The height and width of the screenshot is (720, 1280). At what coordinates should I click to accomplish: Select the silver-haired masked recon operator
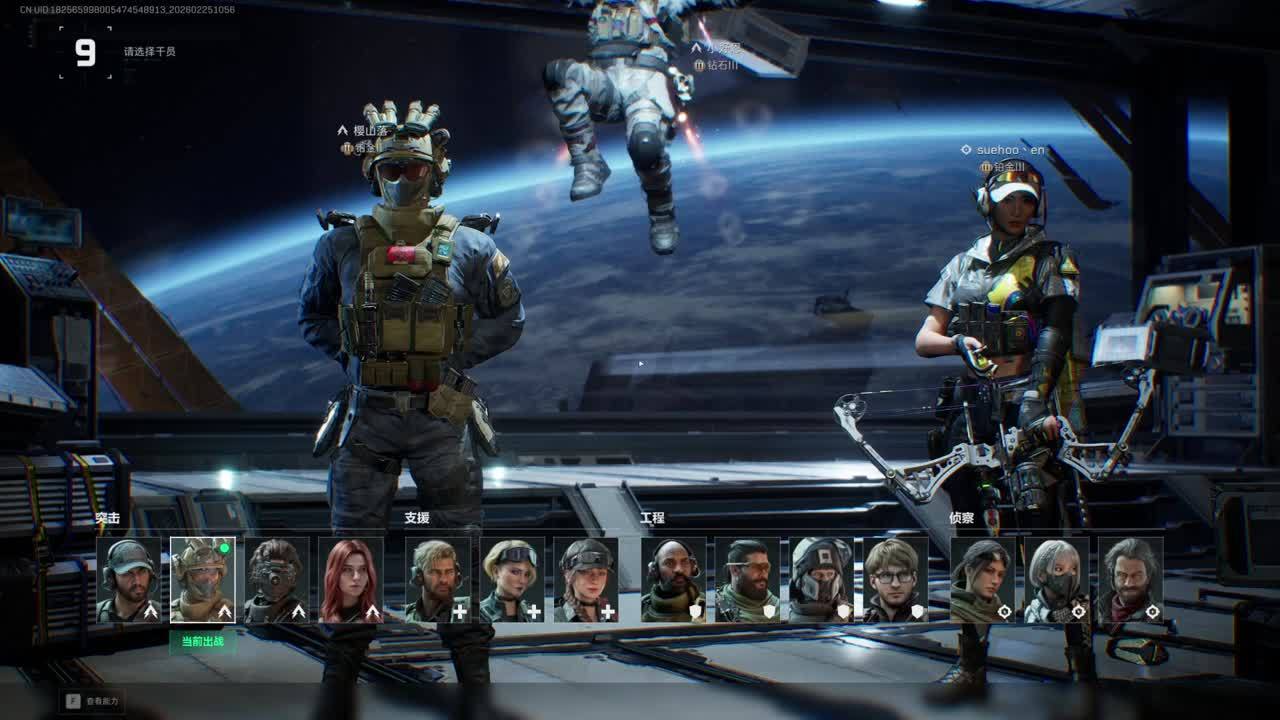click(1057, 580)
